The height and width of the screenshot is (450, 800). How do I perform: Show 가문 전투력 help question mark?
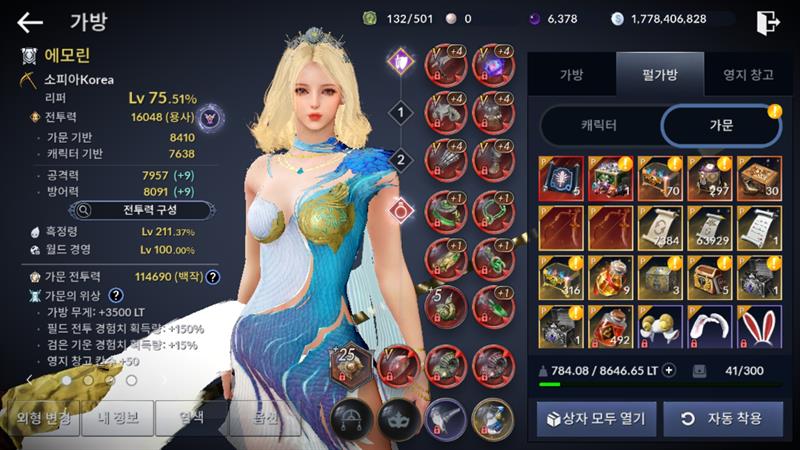coord(213,276)
